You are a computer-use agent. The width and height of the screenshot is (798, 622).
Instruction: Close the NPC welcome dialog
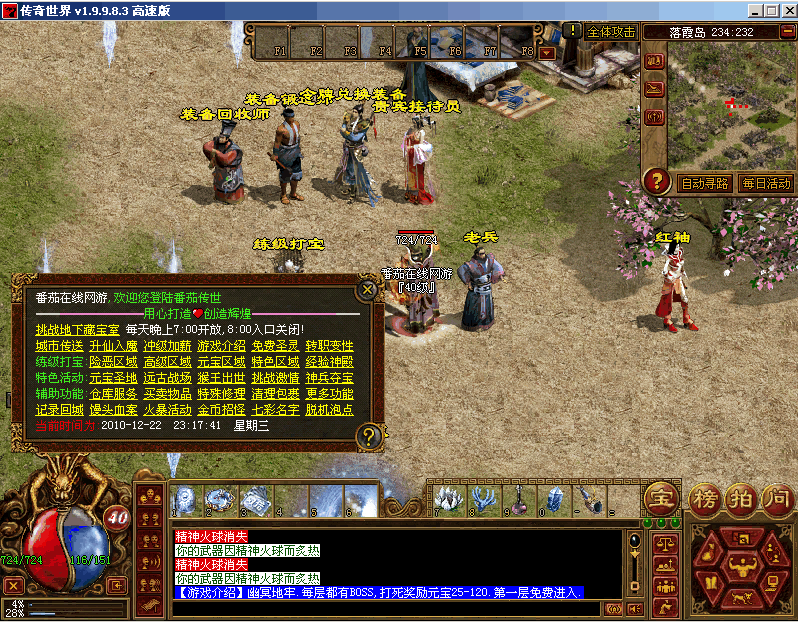click(x=368, y=290)
